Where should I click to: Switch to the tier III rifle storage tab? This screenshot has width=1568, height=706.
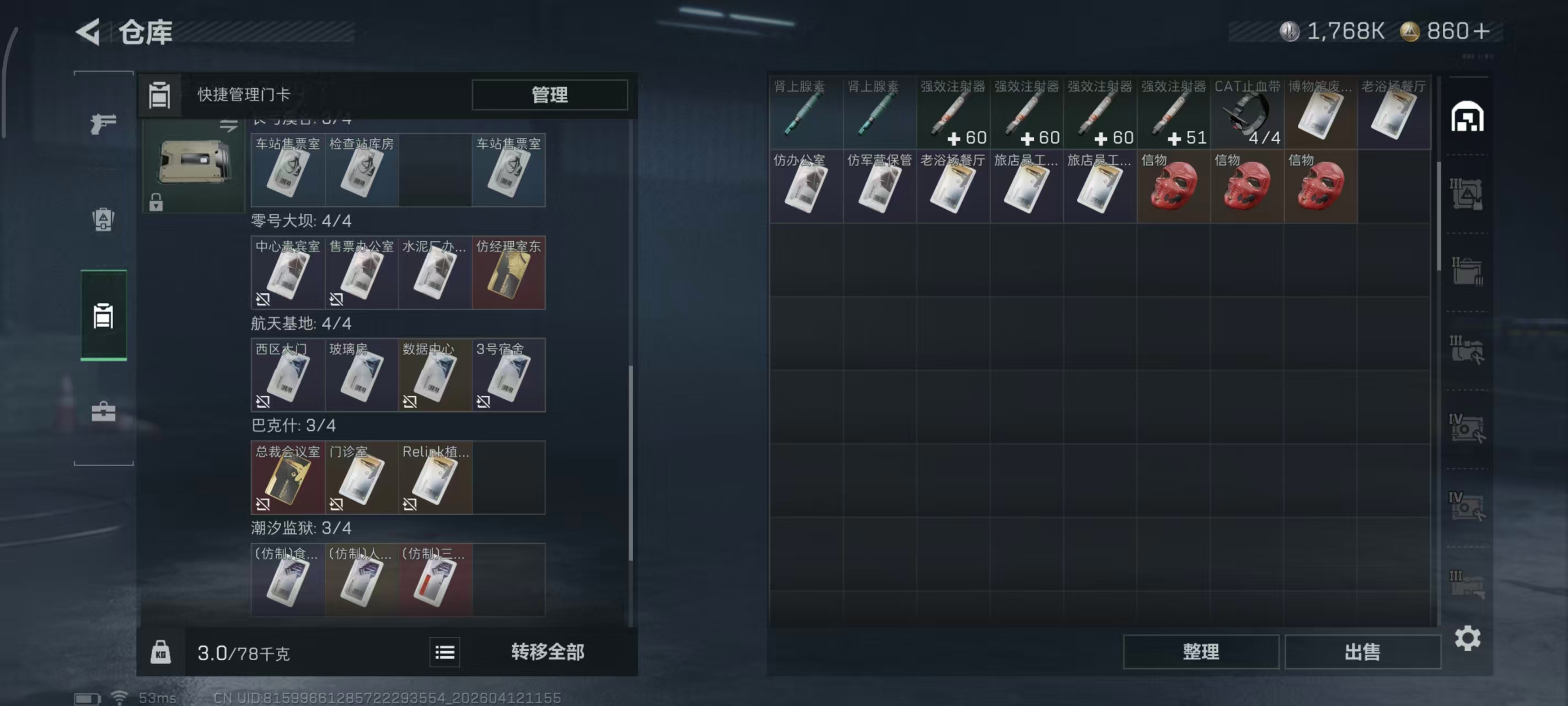1468,350
